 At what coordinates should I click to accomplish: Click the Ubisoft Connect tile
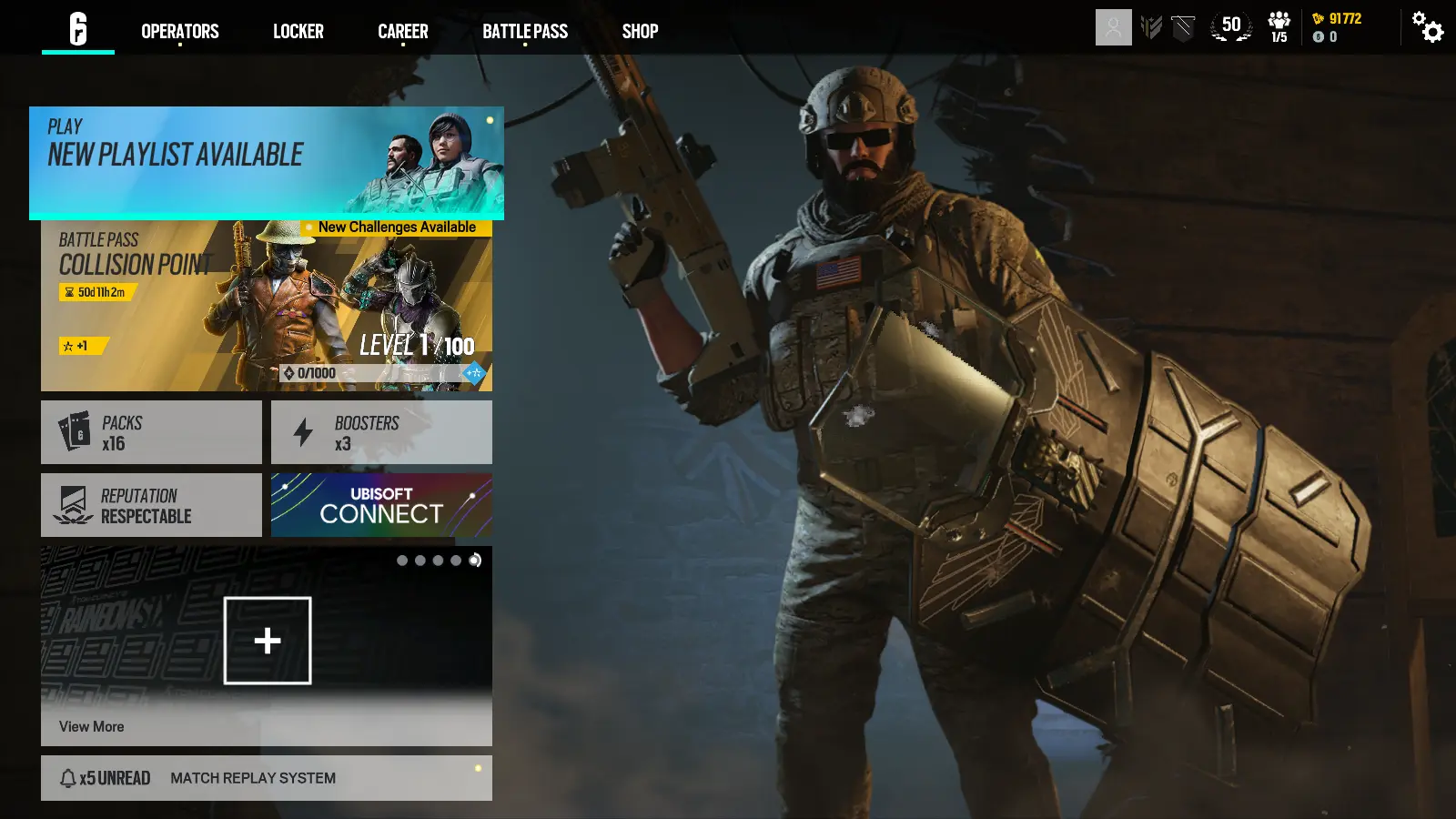(381, 505)
